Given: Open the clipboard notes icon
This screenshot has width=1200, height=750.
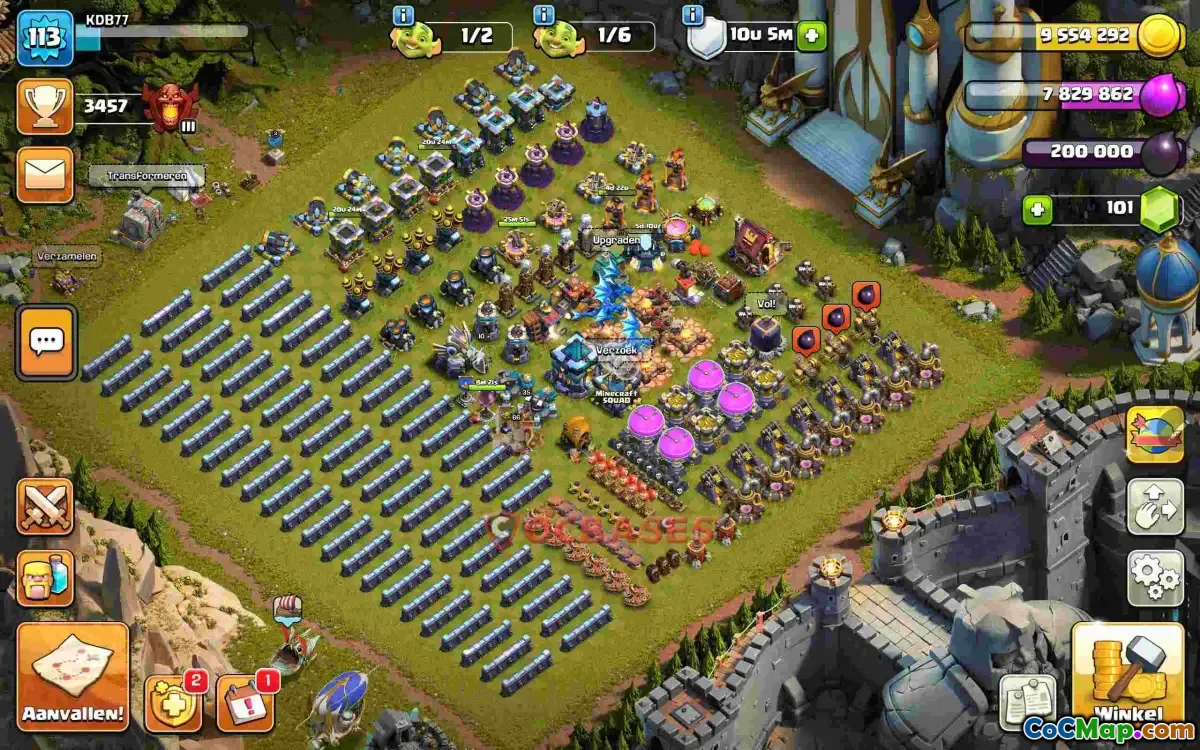Looking at the screenshot, I should point(1026,703).
